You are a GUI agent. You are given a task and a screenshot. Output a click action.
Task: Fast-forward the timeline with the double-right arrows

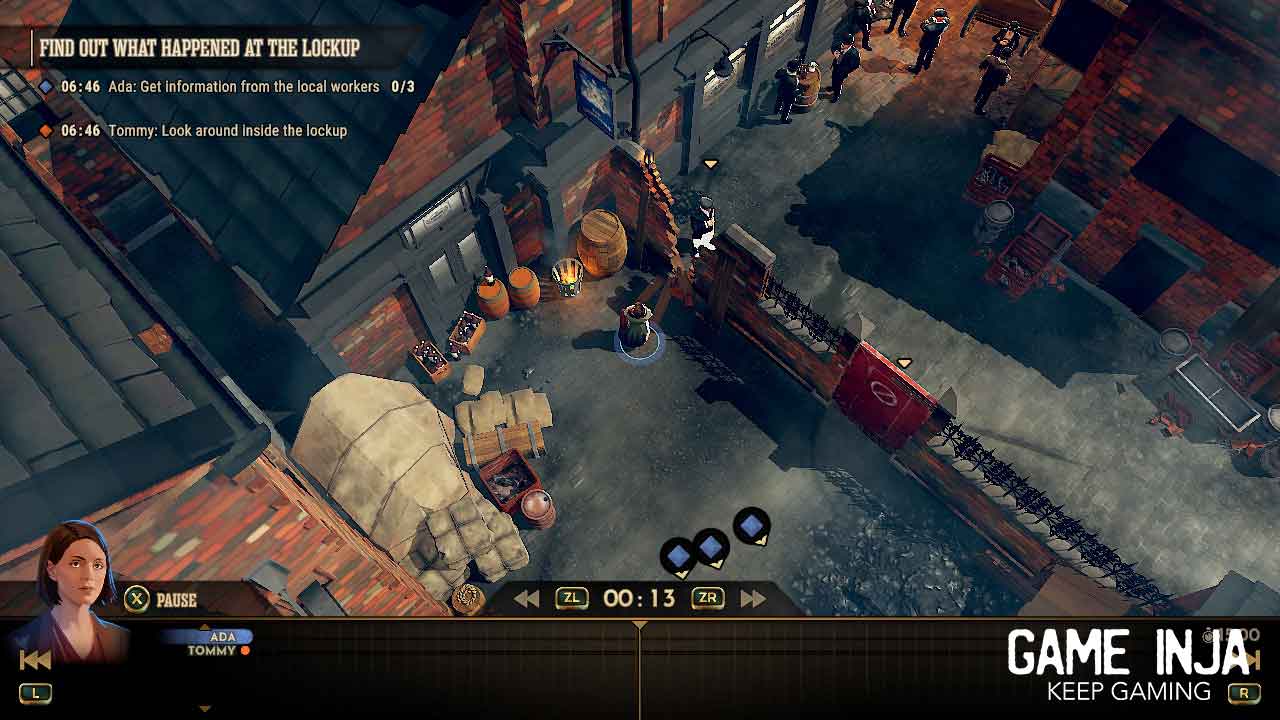753,599
